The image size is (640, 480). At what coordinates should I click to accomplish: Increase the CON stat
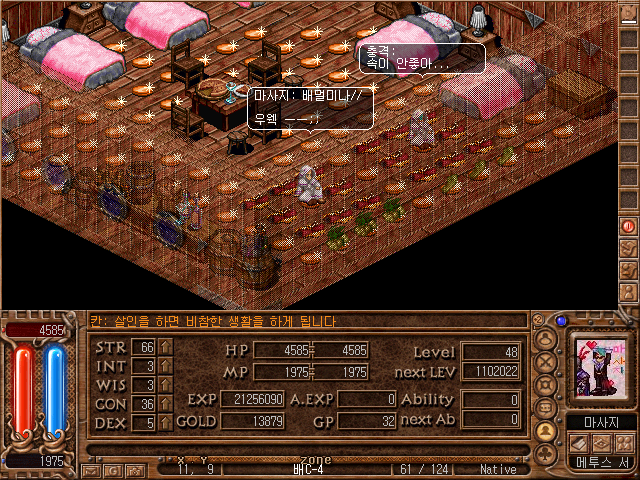click(165, 404)
